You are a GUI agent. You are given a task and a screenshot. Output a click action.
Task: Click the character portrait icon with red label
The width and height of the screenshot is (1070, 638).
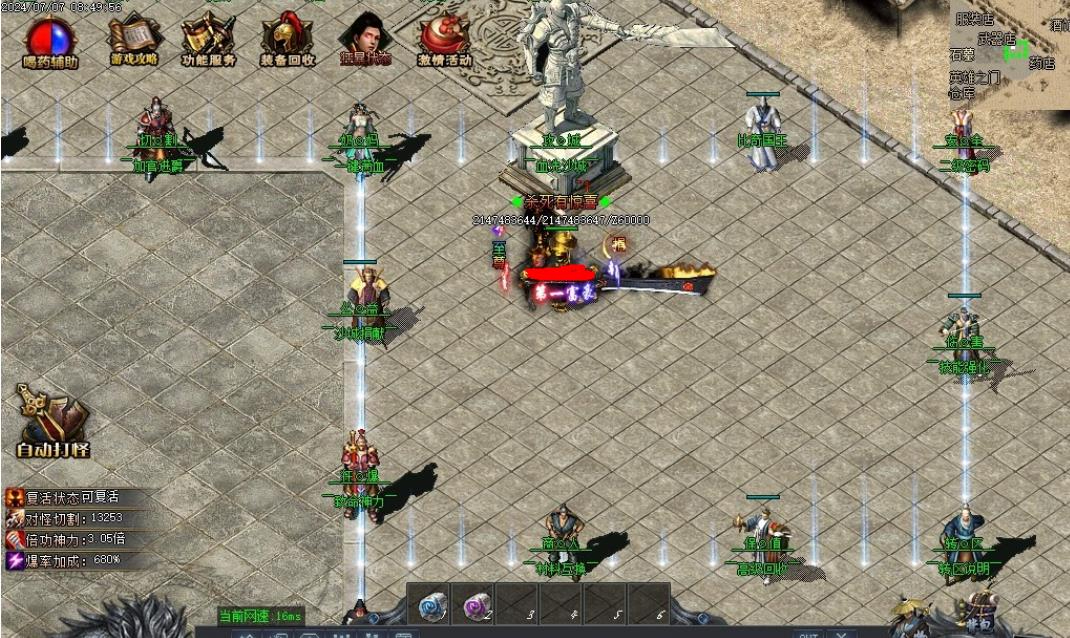(x=364, y=38)
